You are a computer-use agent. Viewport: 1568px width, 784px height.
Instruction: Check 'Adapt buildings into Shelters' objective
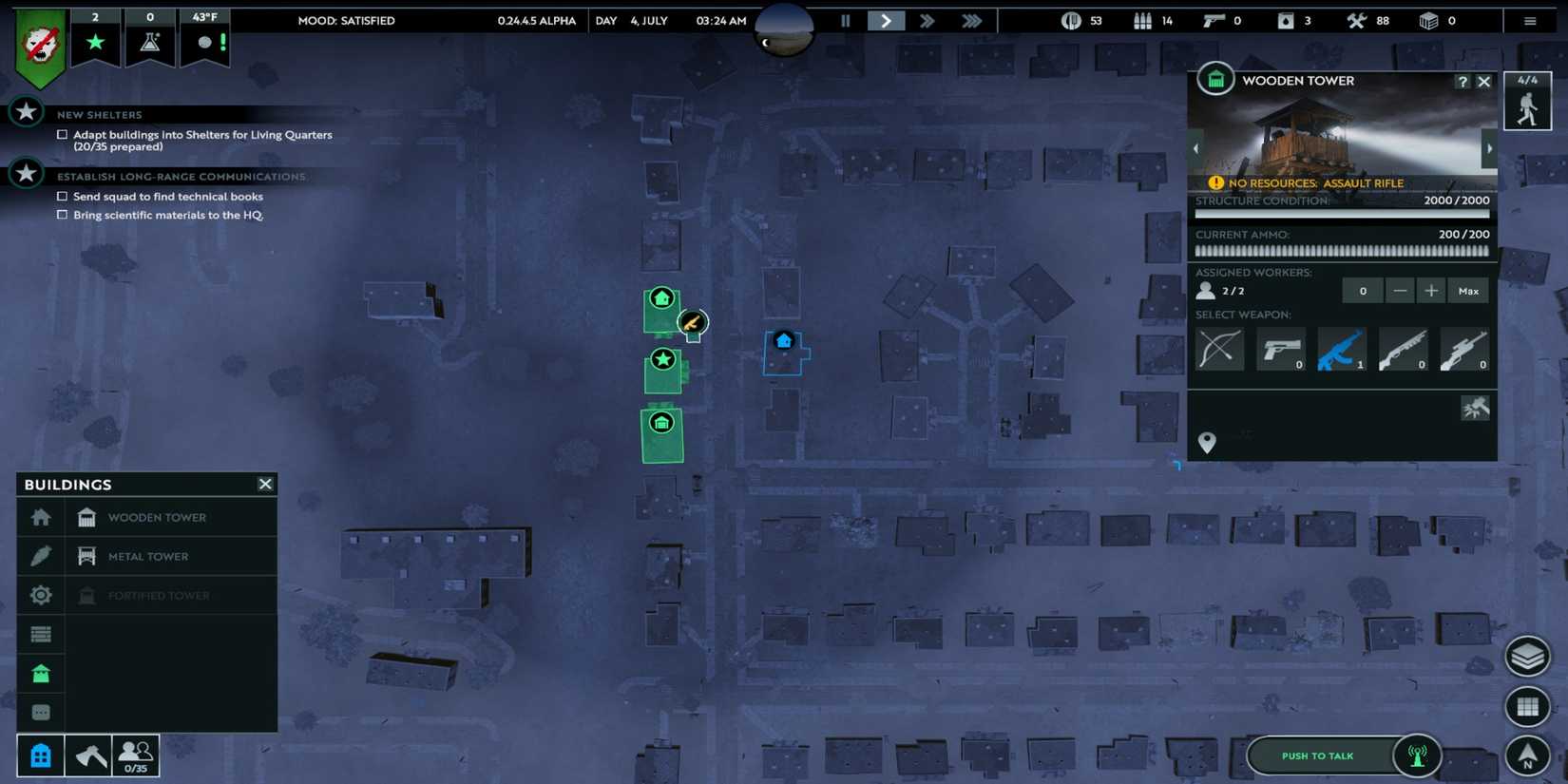click(x=63, y=134)
